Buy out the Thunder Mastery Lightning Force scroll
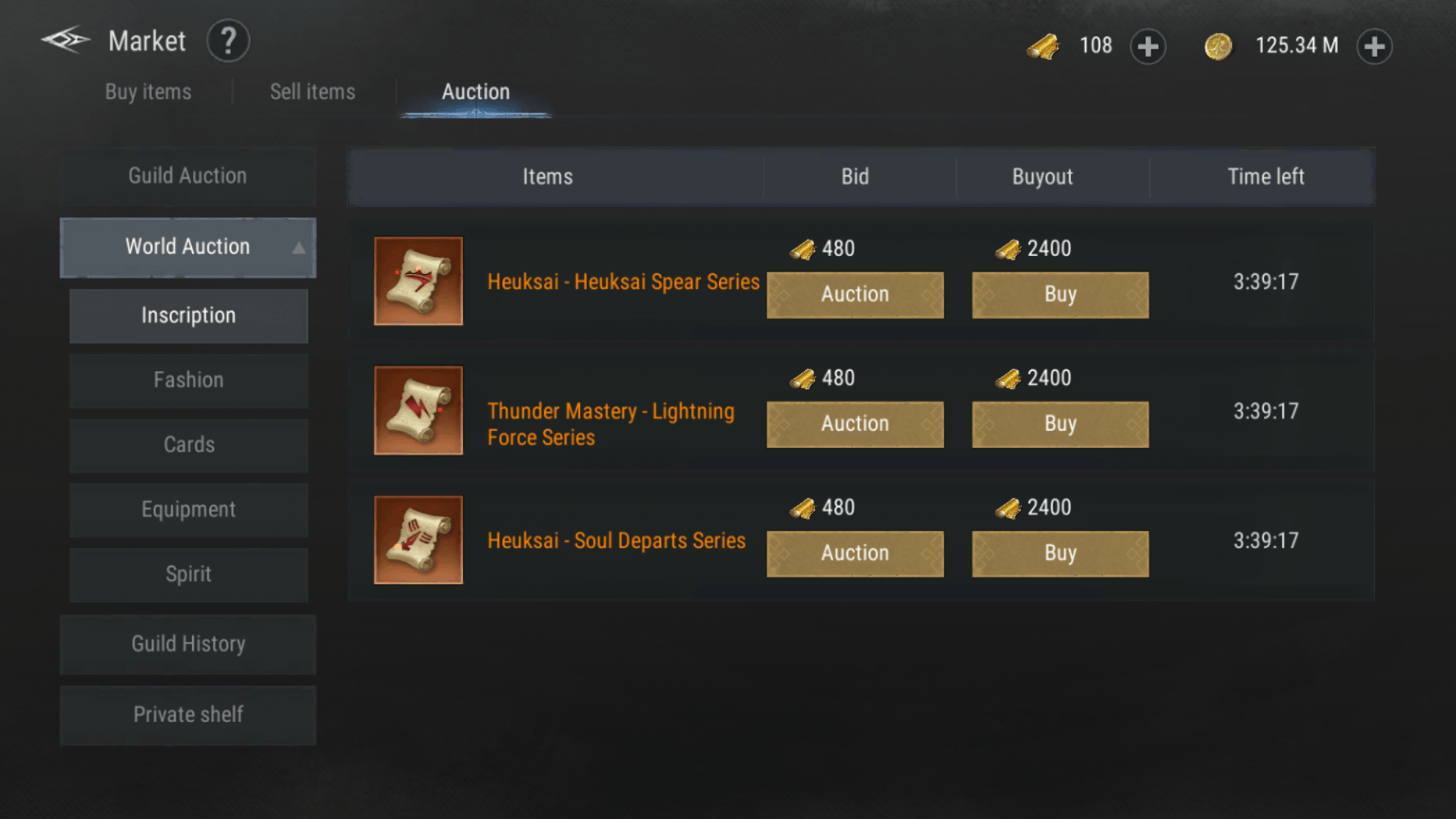This screenshot has height=819, width=1456. pos(1060,424)
